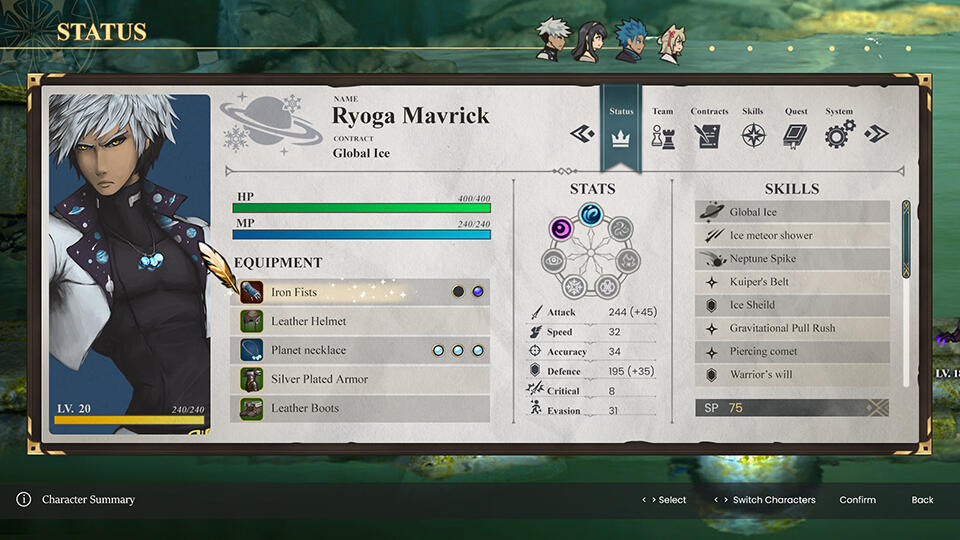Select the Gravitational Pull Rush skill
The width and height of the screenshot is (960, 540).
click(x=792, y=328)
